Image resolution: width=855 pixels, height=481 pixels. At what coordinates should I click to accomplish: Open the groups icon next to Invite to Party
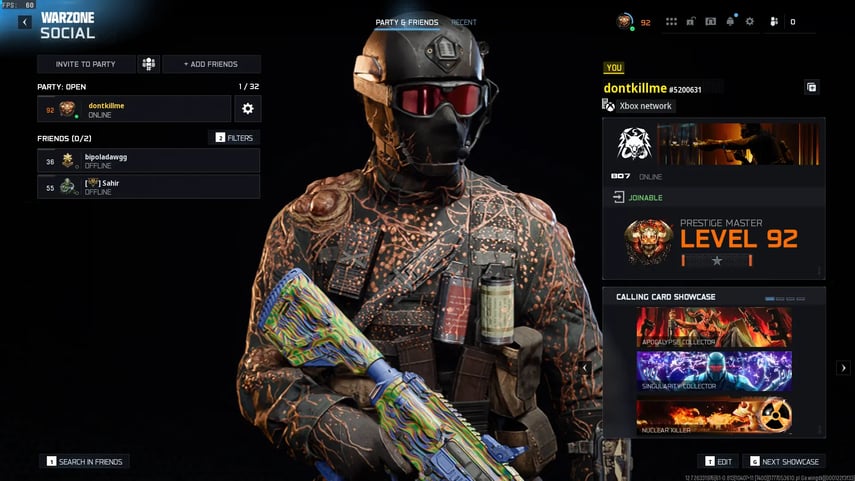(x=149, y=64)
